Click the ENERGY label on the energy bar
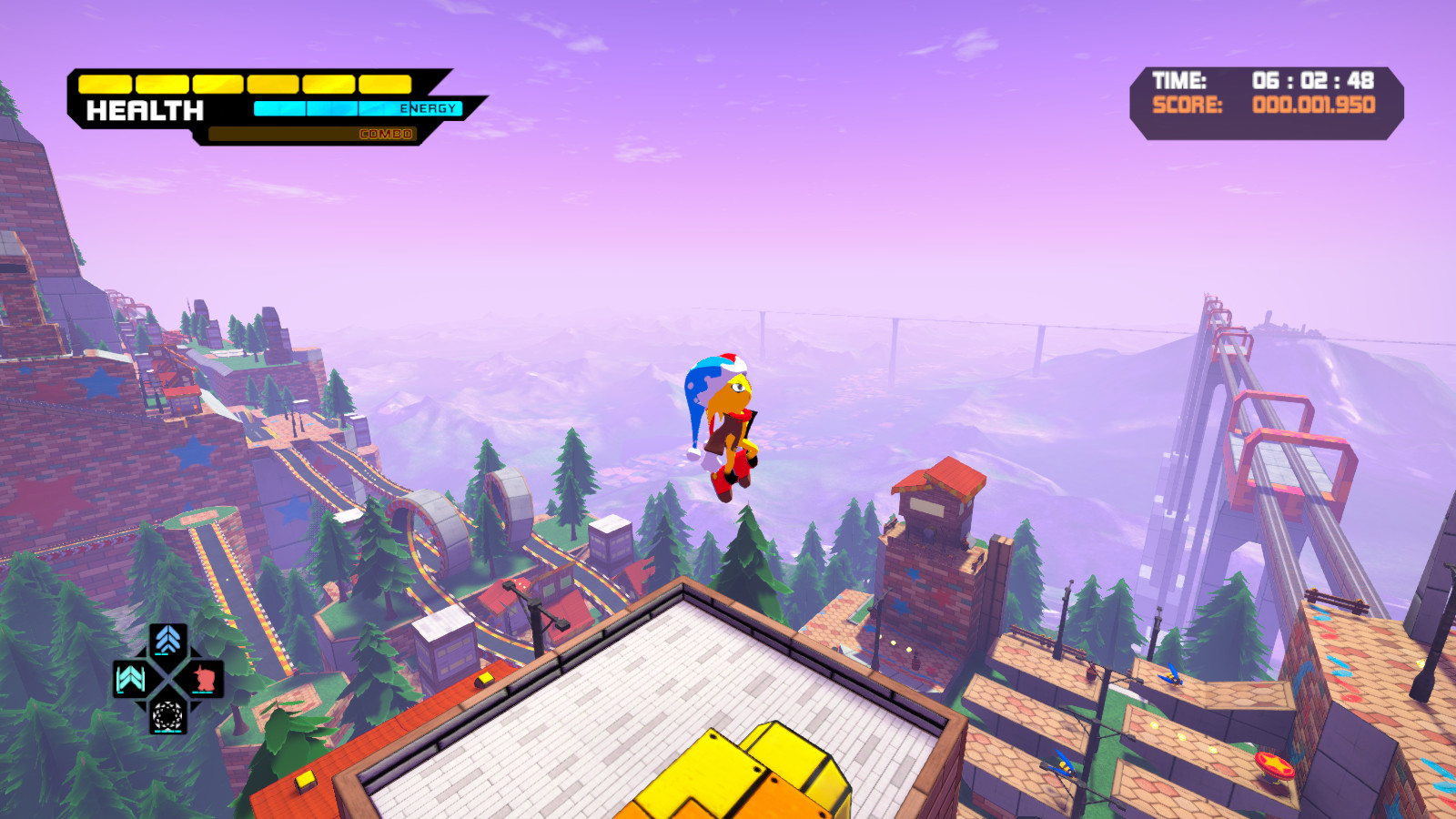This screenshot has width=1456, height=819. point(430,107)
